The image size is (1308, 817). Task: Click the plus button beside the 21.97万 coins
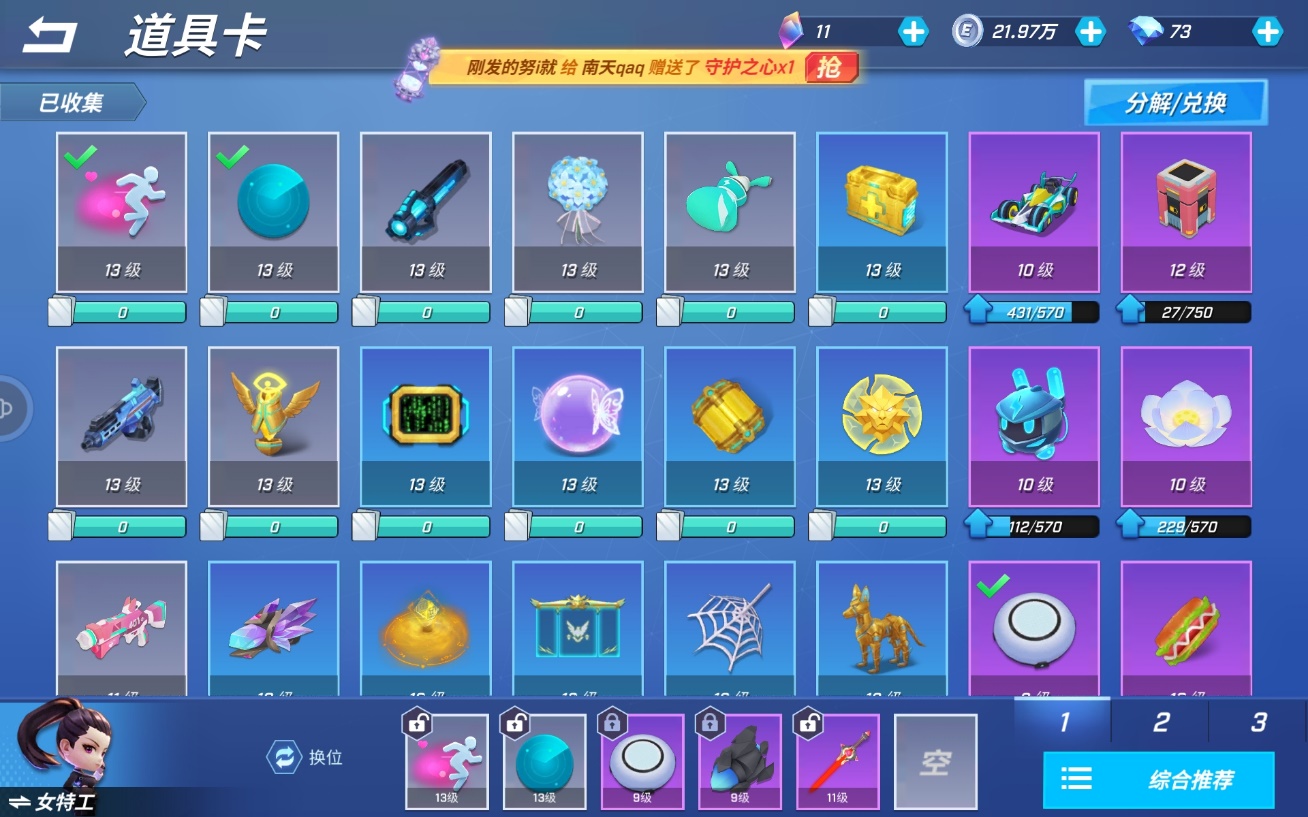coord(1089,32)
